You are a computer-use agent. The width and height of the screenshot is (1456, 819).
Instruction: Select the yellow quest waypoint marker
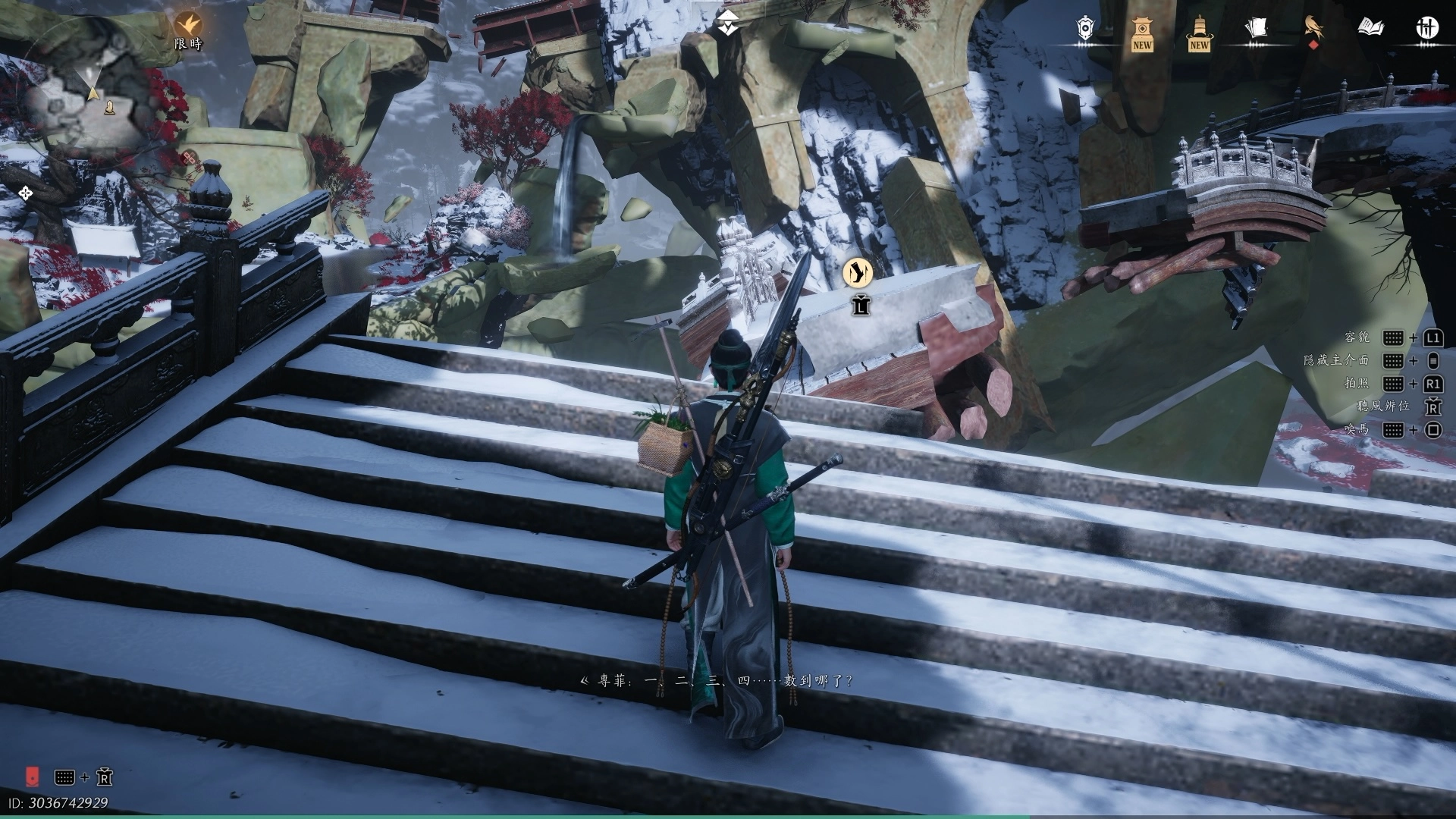(858, 272)
